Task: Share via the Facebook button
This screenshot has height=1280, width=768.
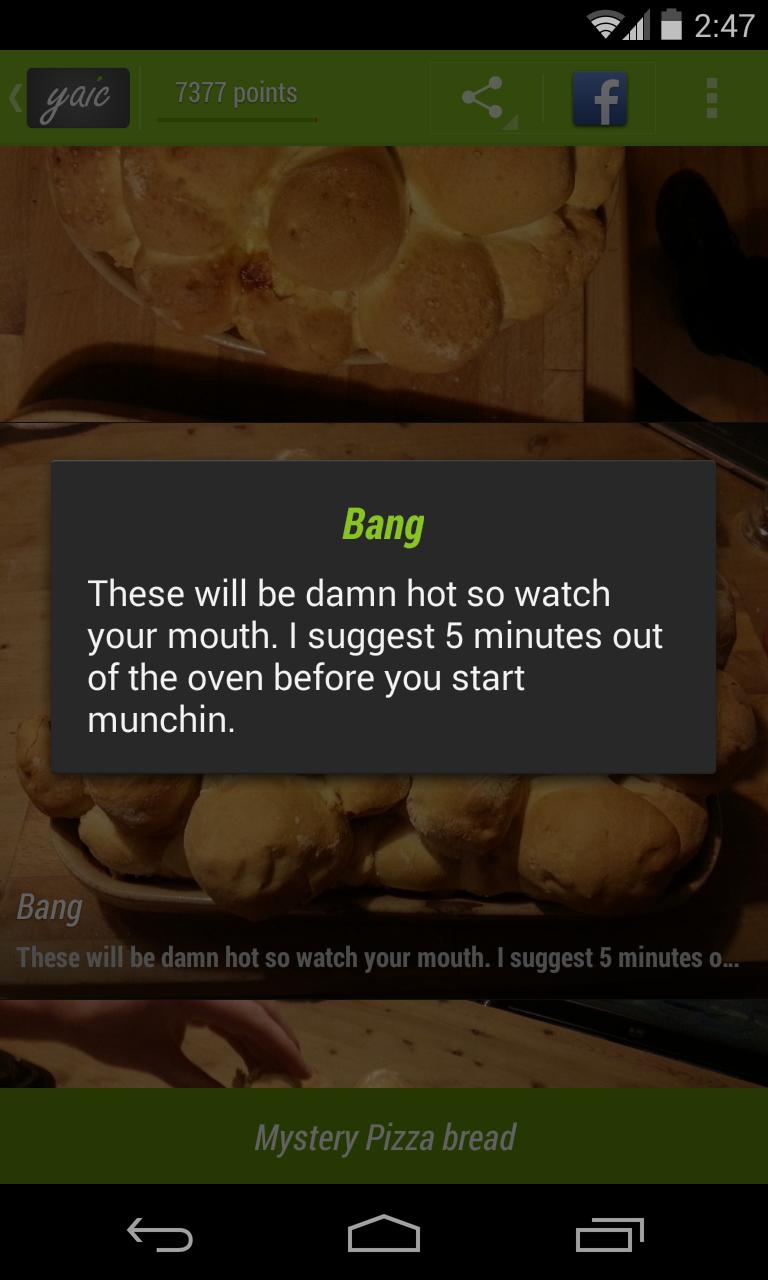Action: (x=599, y=98)
